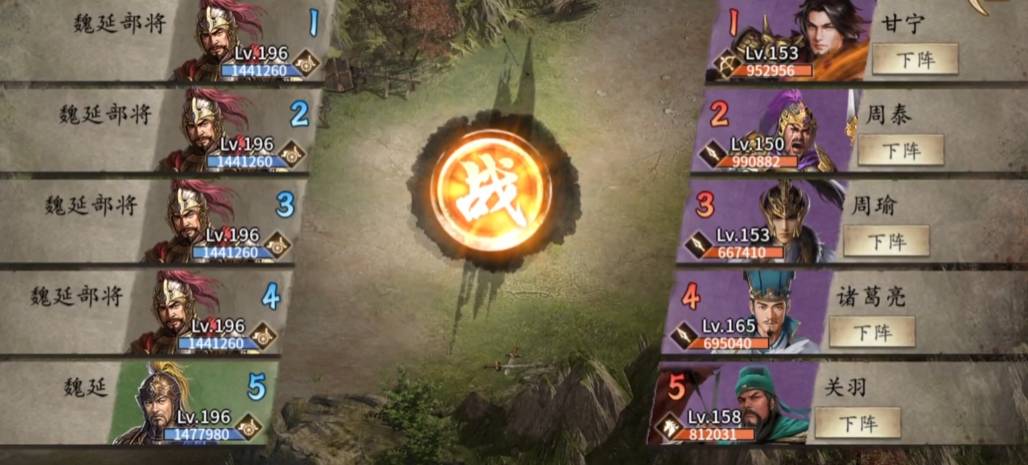Remove 甘宁 using his 下阵 button
Viewport: 1028px width, 465px height.
click(914, 59)
